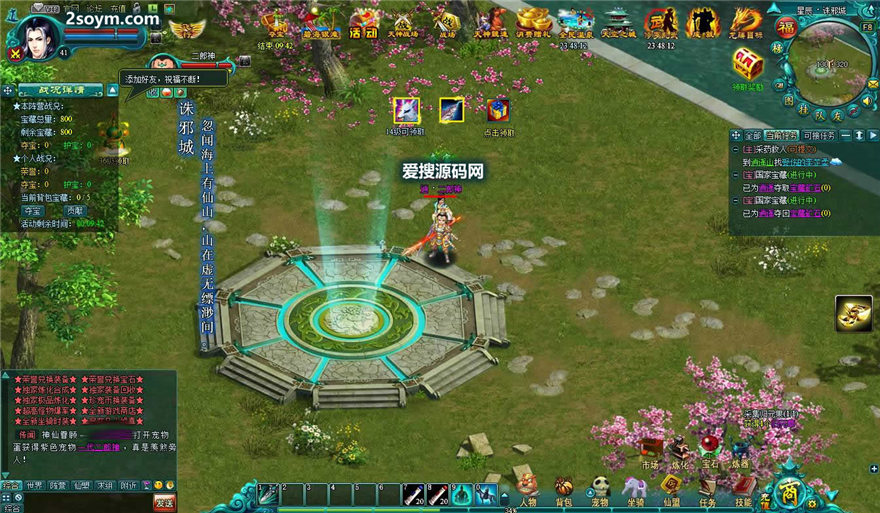
Task: Open the 技能 skills book
Action: (x=743, y=488)
